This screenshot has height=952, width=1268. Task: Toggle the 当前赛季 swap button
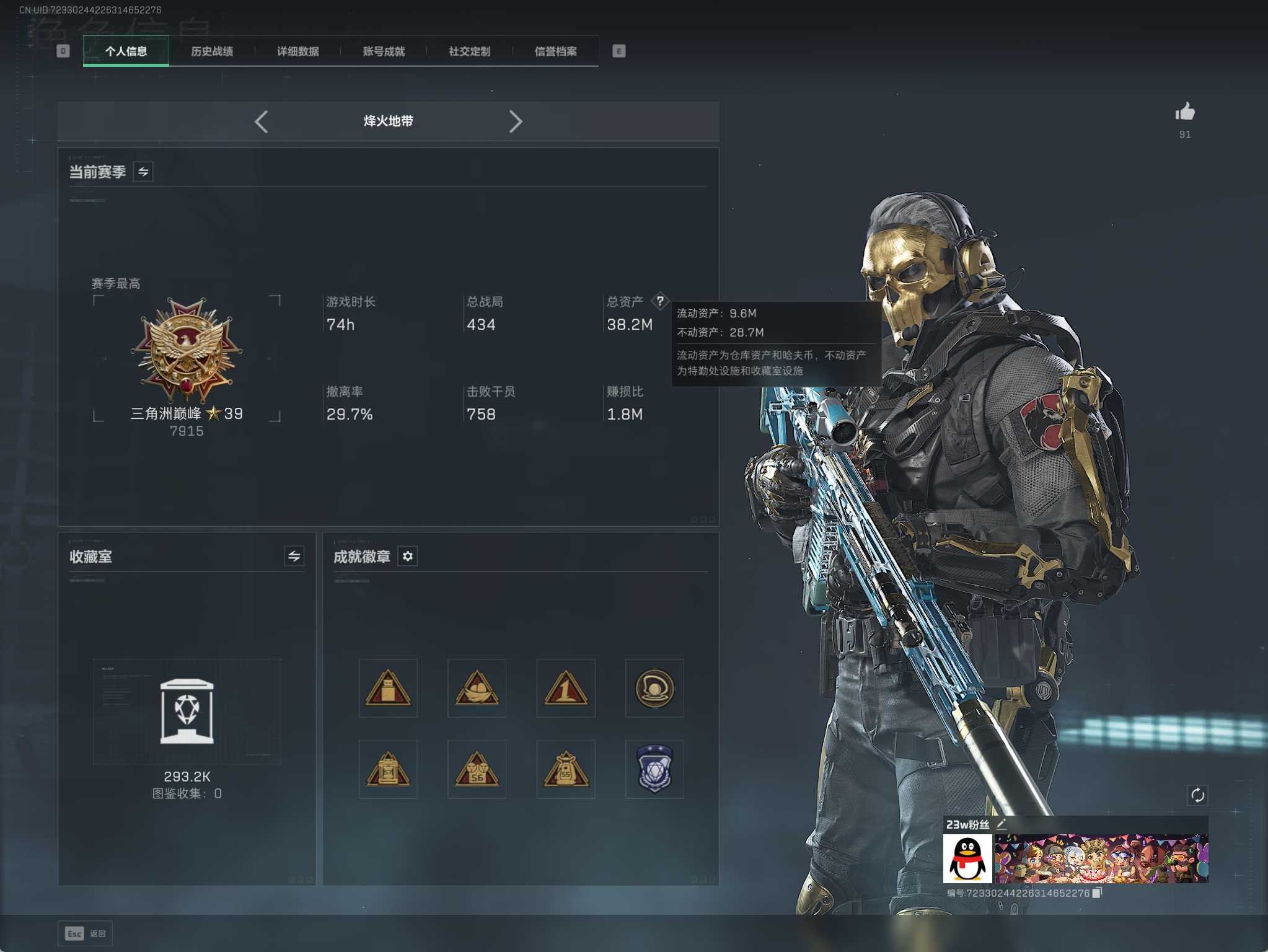click(x=143, y=172)
